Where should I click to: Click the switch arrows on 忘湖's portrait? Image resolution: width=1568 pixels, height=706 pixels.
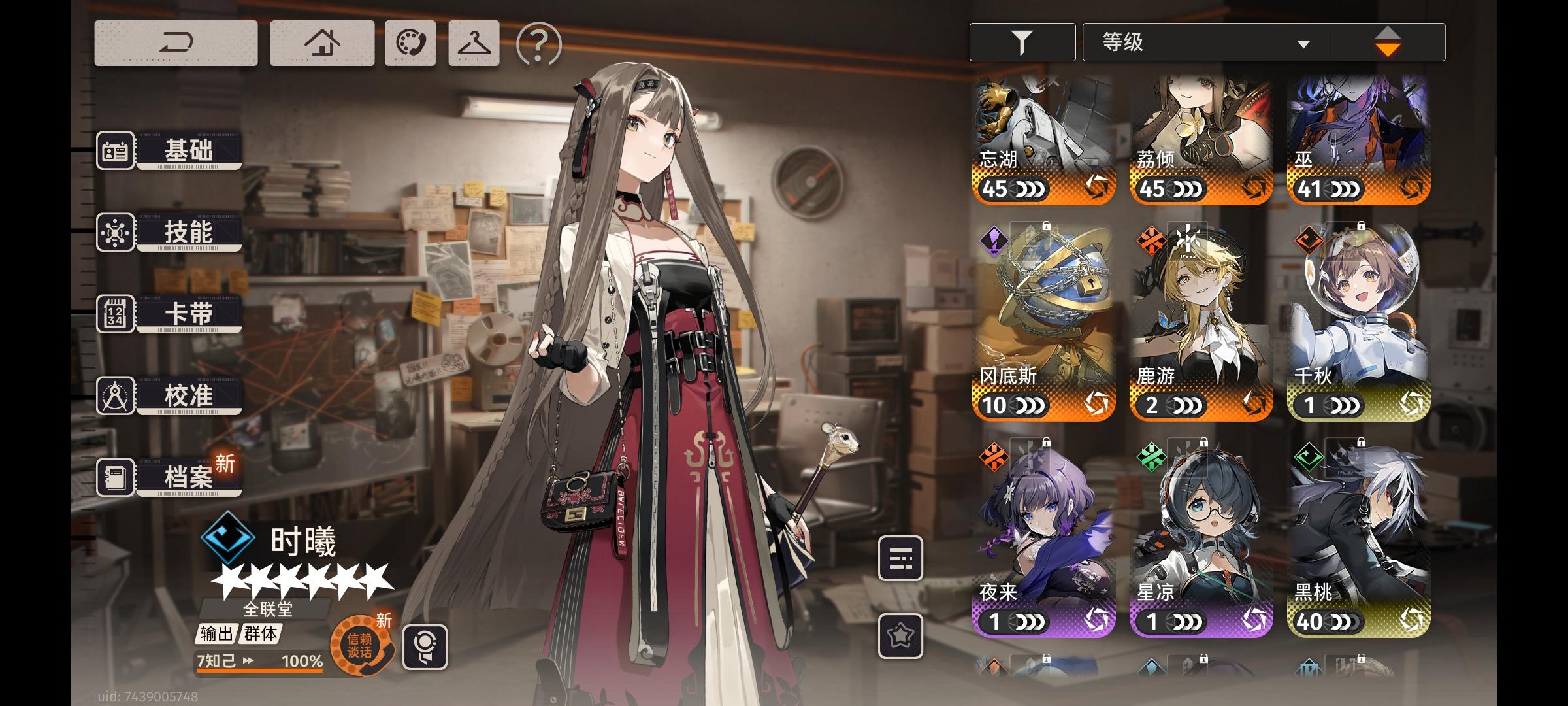[1097, 187]
